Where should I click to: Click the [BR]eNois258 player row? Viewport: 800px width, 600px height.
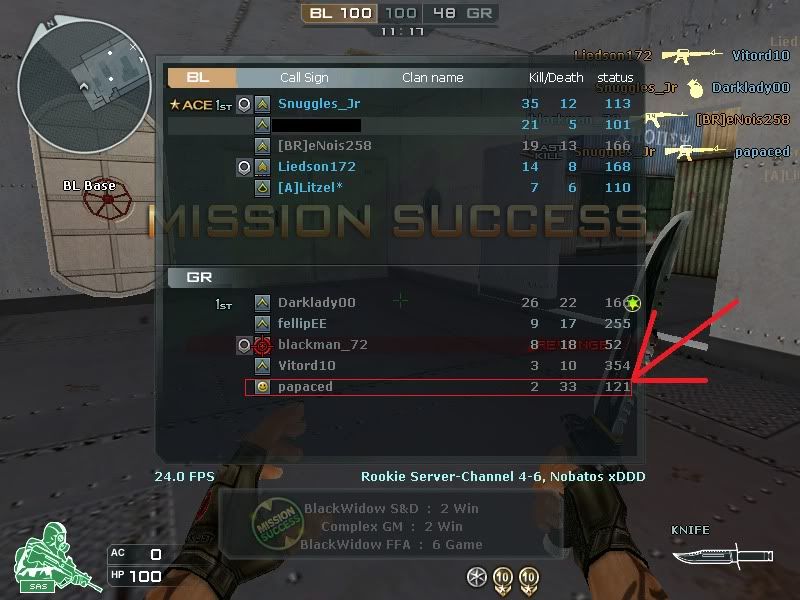pos(324,146)
